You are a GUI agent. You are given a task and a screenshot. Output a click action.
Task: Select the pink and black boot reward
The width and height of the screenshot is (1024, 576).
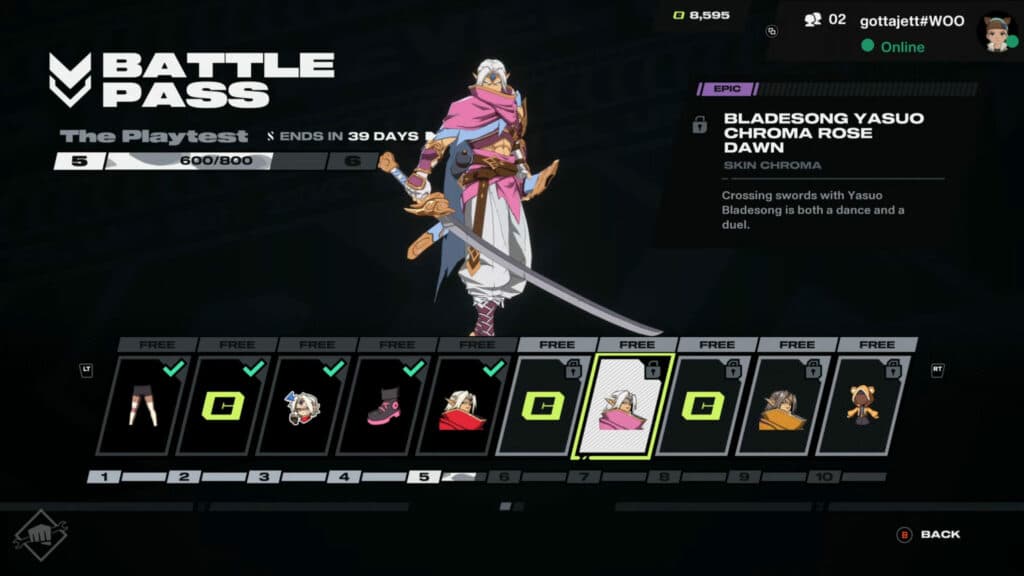coord(383,406)
